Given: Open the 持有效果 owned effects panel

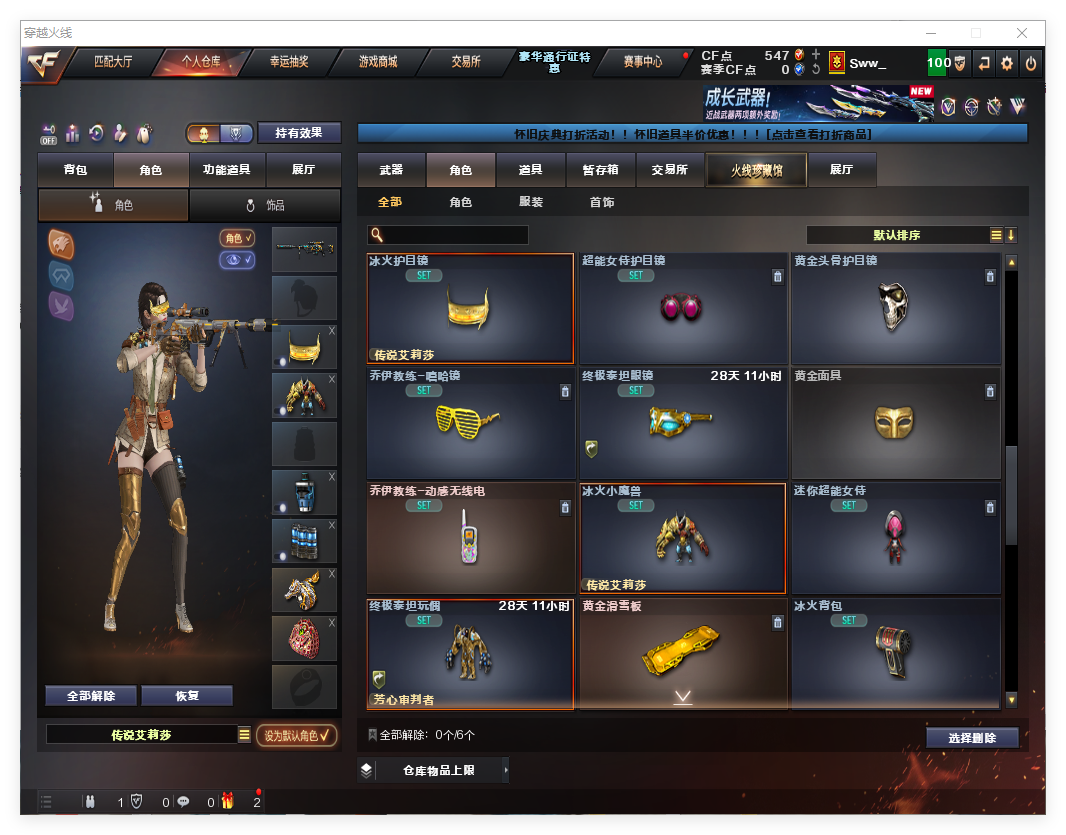Looking at the screenshot, I should click(x=299, y=133).
